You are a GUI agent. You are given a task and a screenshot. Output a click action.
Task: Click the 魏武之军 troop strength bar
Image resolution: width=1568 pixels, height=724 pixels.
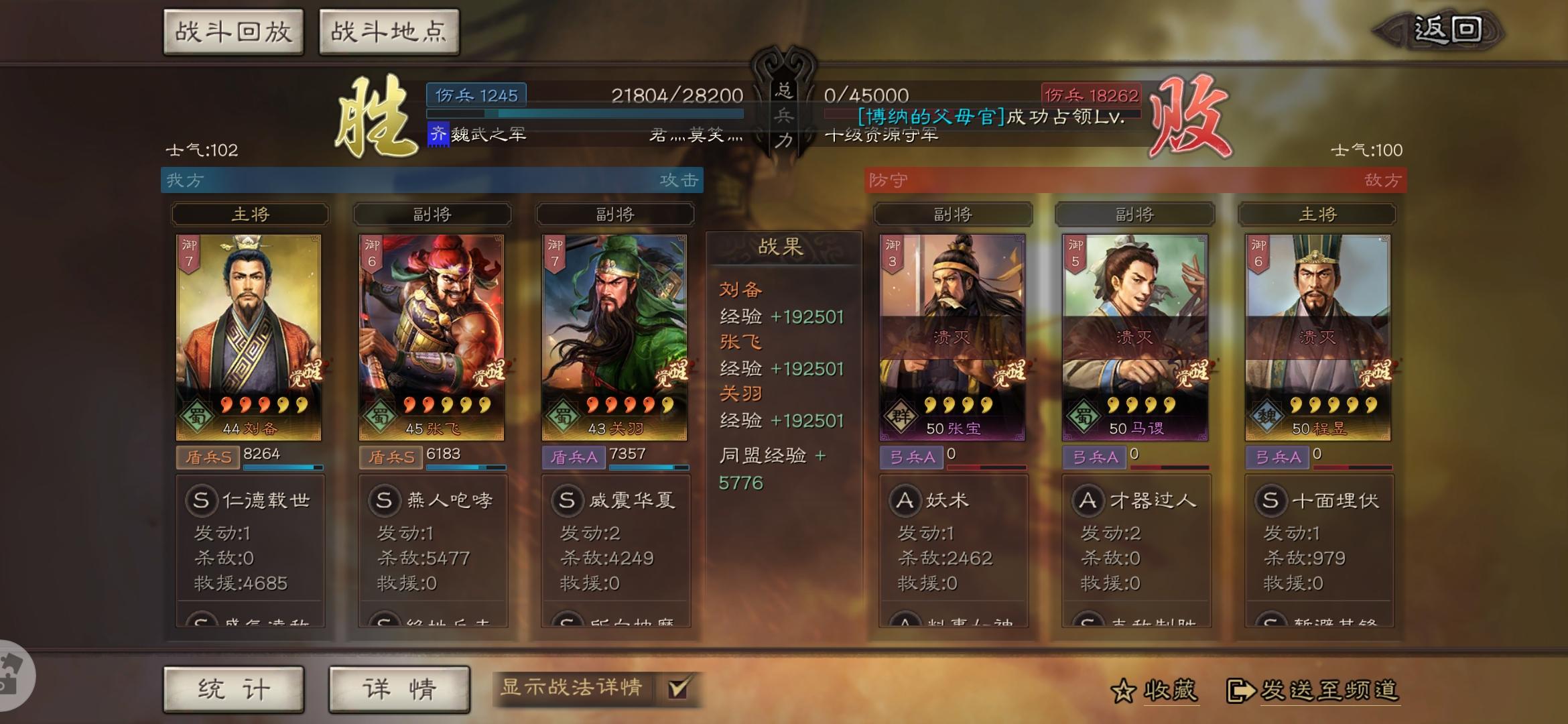[583, 113]
